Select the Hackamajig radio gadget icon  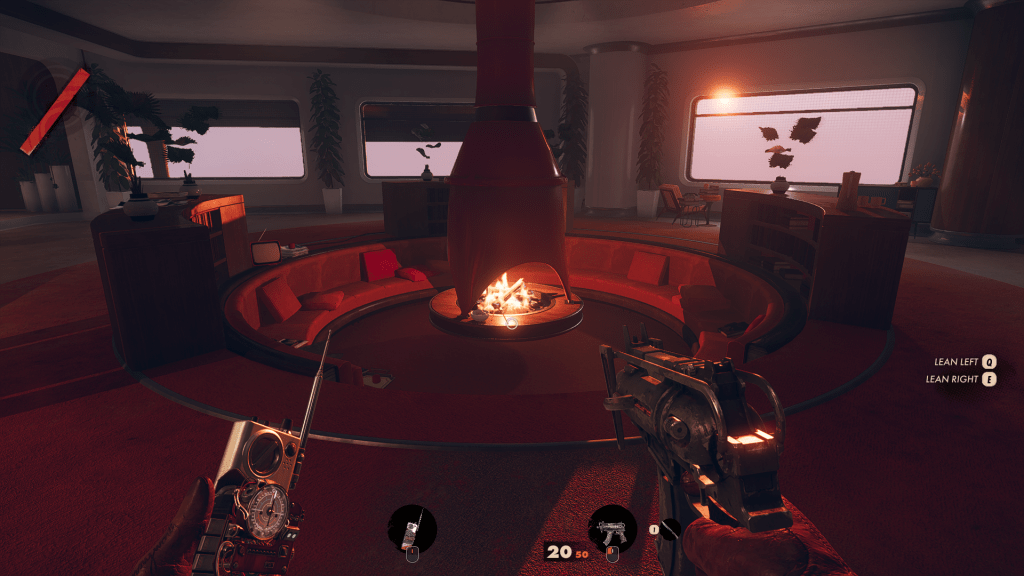[x=412, y=529]
